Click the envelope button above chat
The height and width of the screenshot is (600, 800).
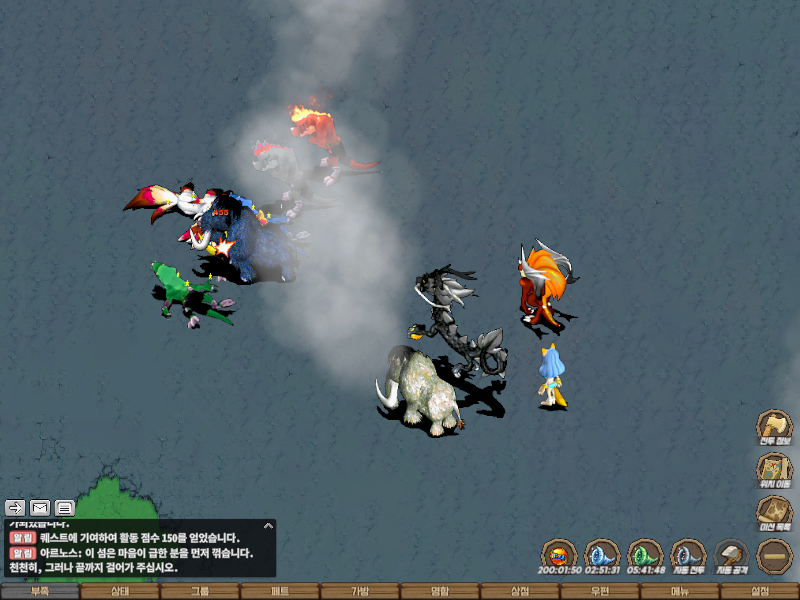click(40, 507)
